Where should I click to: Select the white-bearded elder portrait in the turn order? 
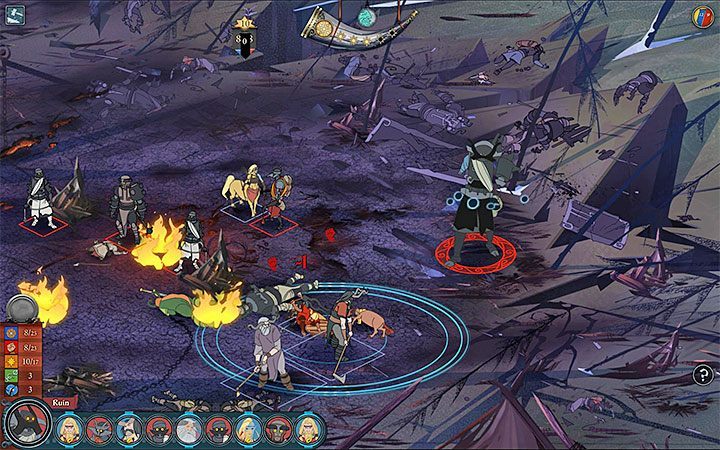[186, 430]
